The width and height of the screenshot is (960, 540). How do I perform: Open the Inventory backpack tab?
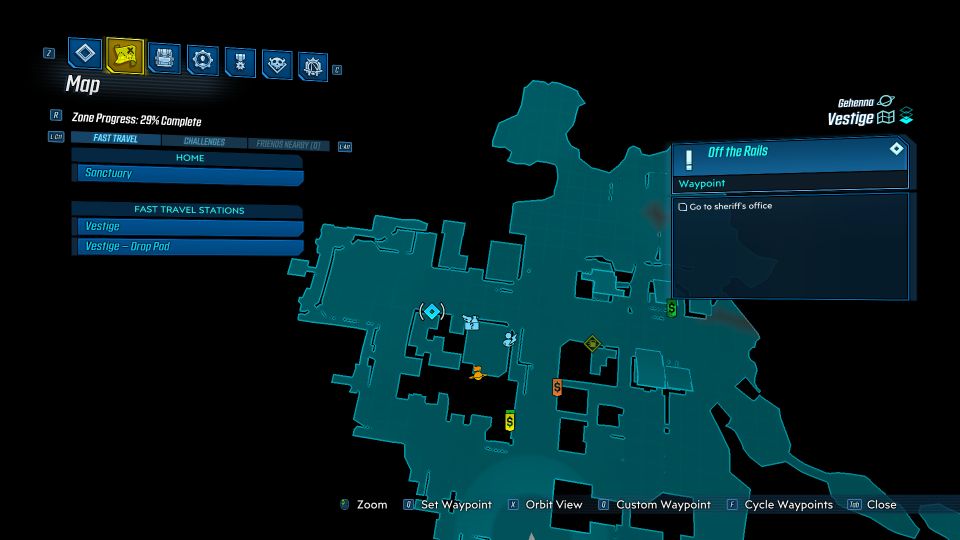164,58
